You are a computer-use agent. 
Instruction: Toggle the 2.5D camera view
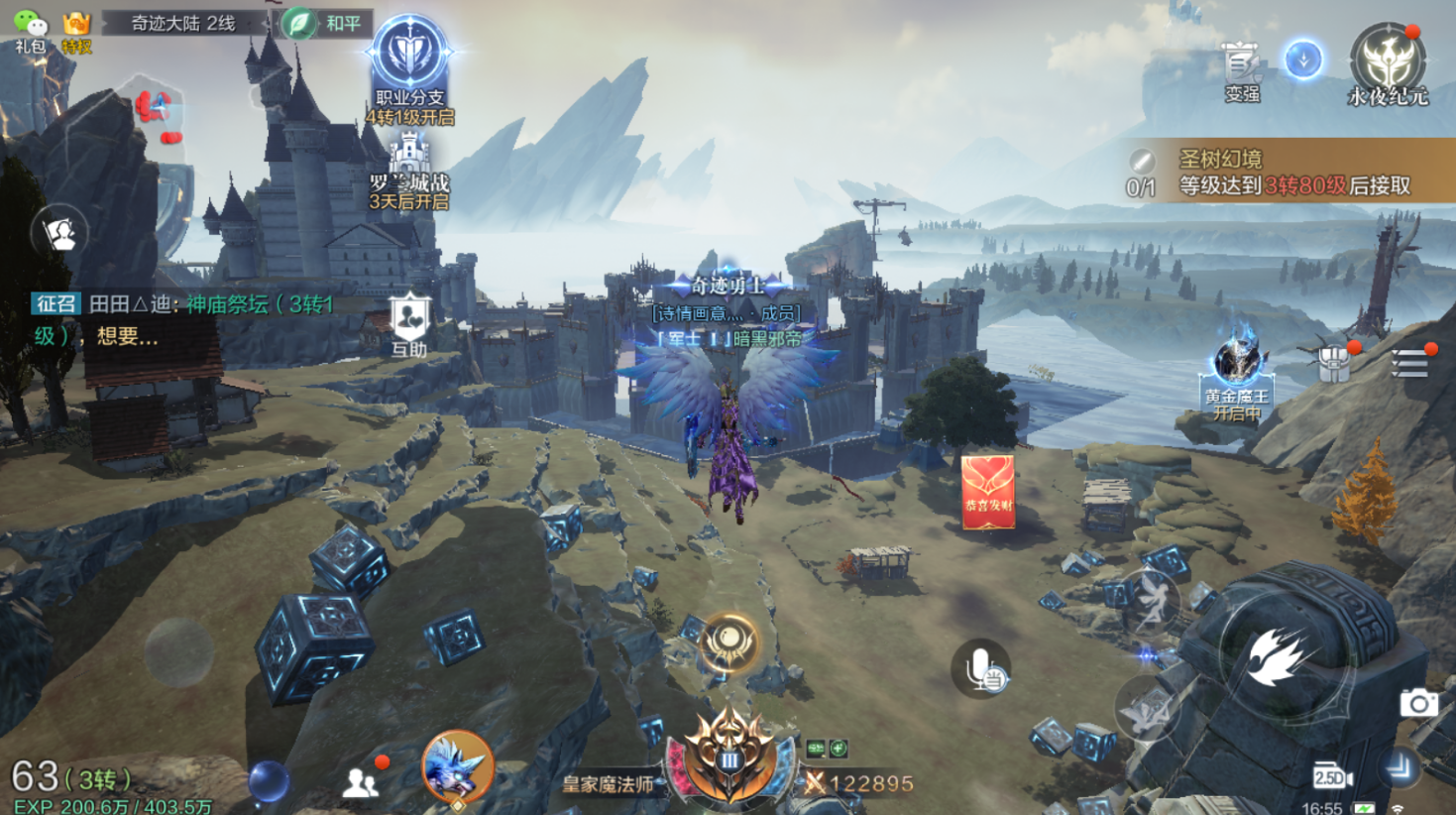coord(1332,777)
